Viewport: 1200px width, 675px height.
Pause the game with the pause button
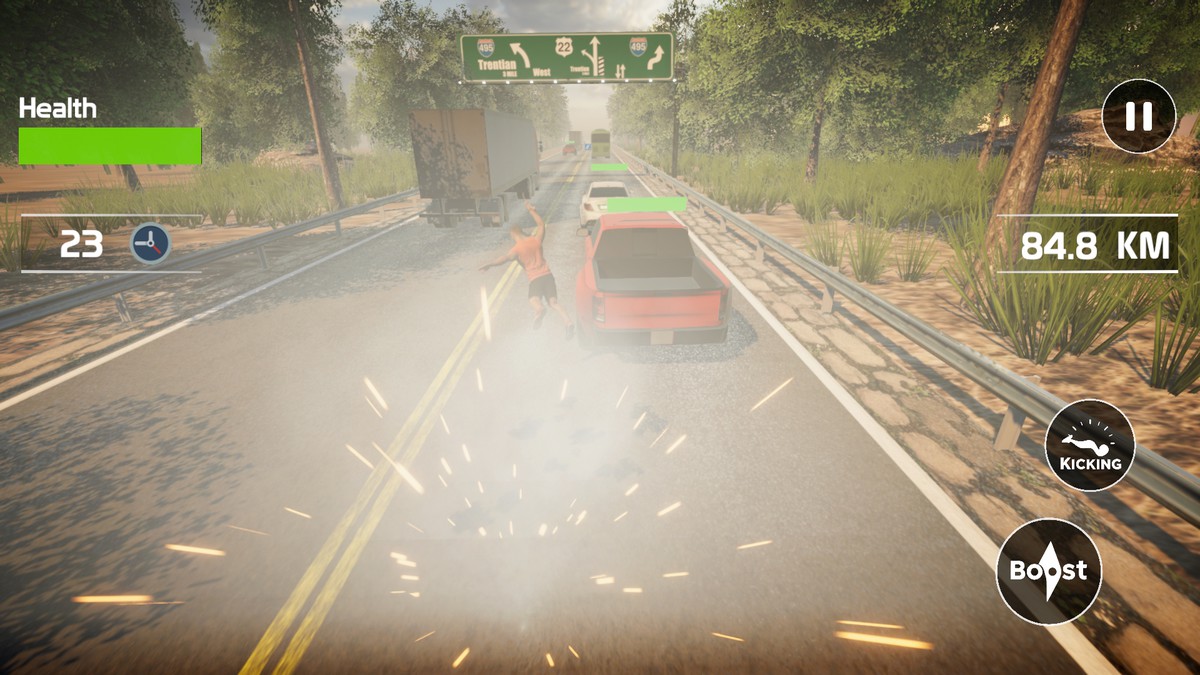[1138, 116]
